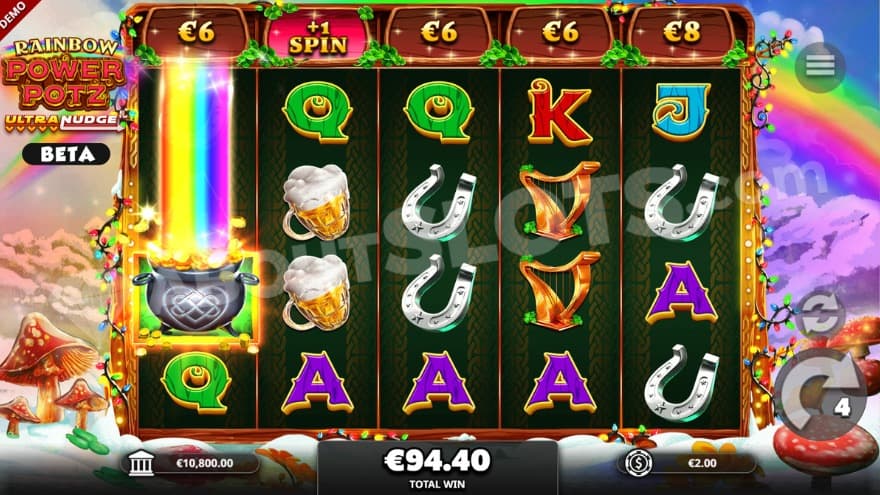Open the hamburger menu
The height and width of the screenshot is (495, 880).
pyautogui.click(x=820, y=66)
